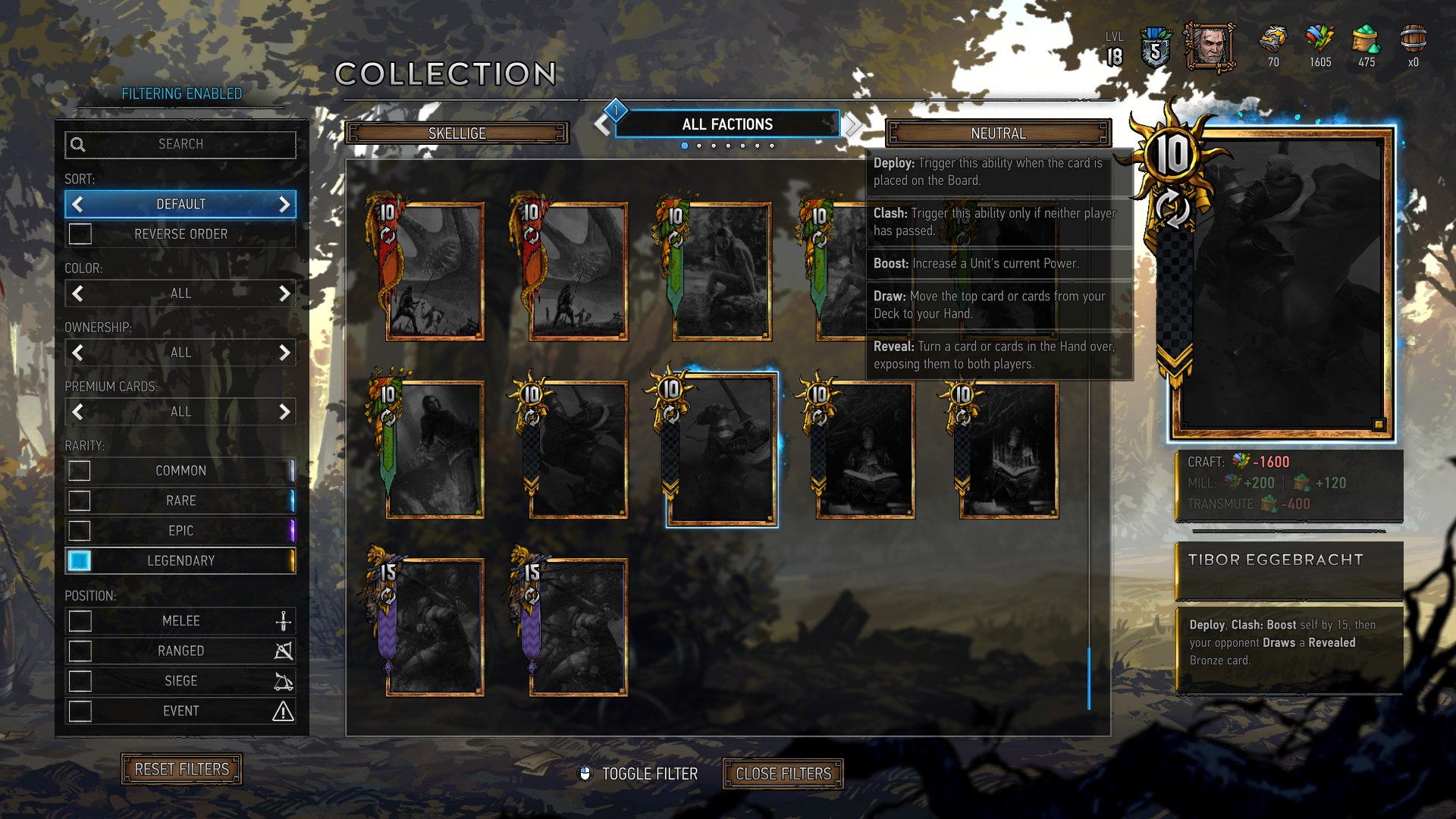Open the player portrait profile
The image size is (1456, 819).
[1210, 47]
